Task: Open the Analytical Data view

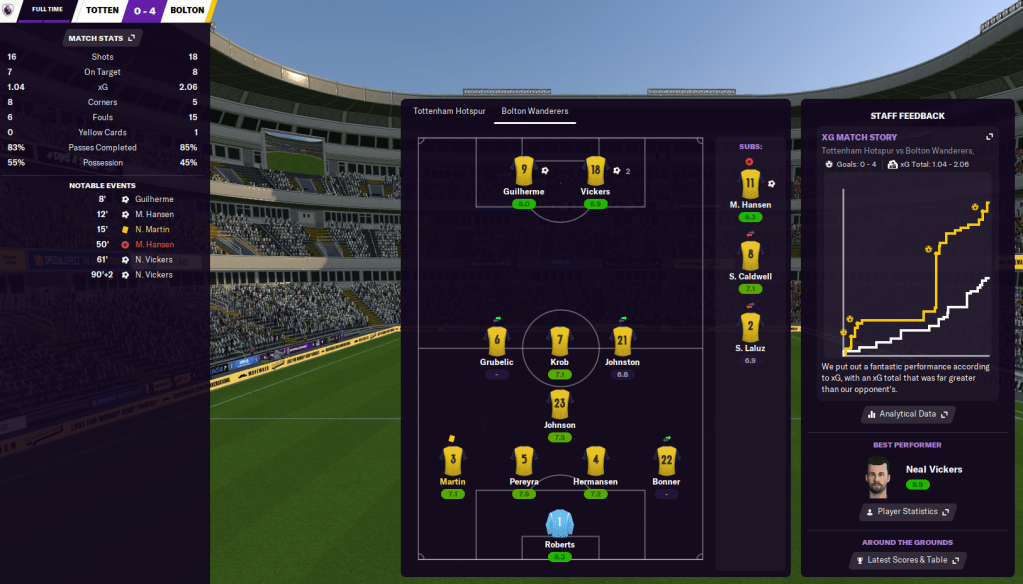Action: pos(907,414)
